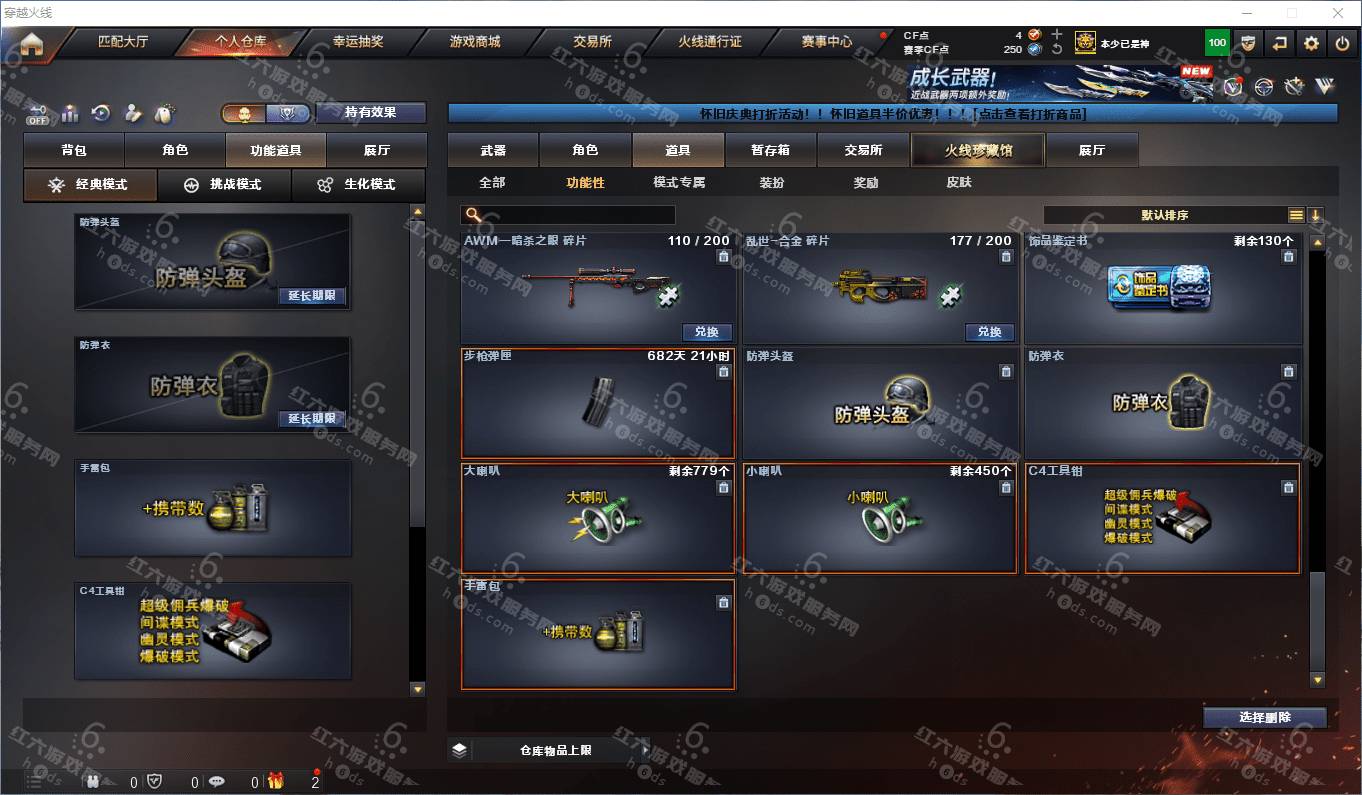Viewport: 1362px width, 795px height.
Task: Click the home icon button
Action: [x=32, y=44]
